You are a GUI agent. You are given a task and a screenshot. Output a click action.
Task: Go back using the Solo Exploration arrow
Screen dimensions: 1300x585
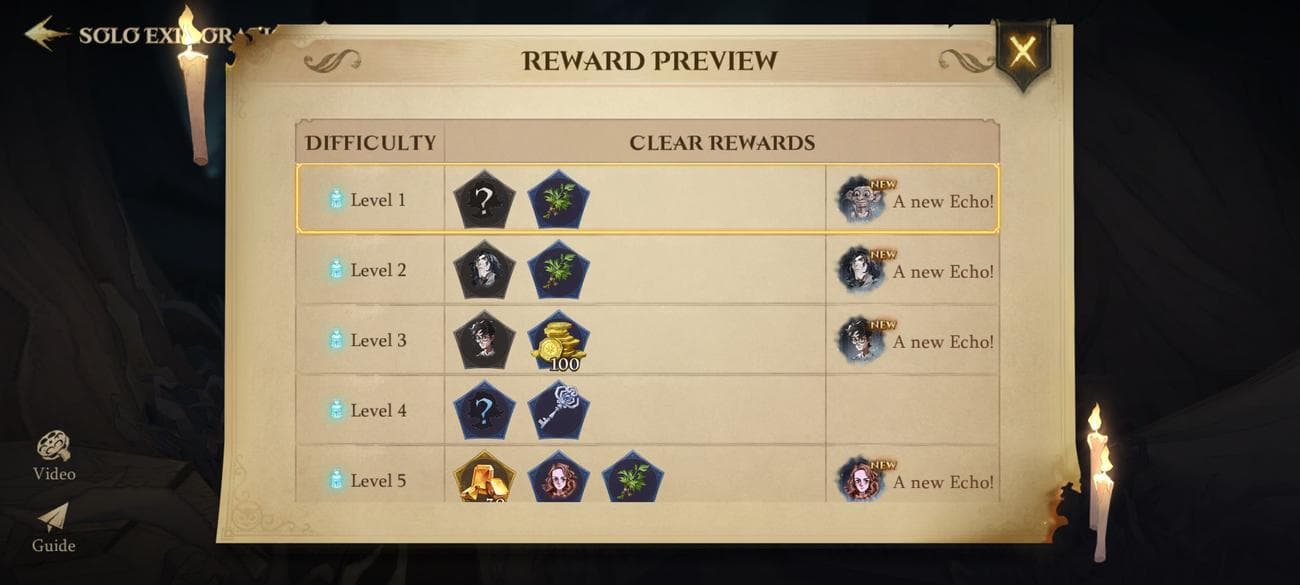pos(46,34)
